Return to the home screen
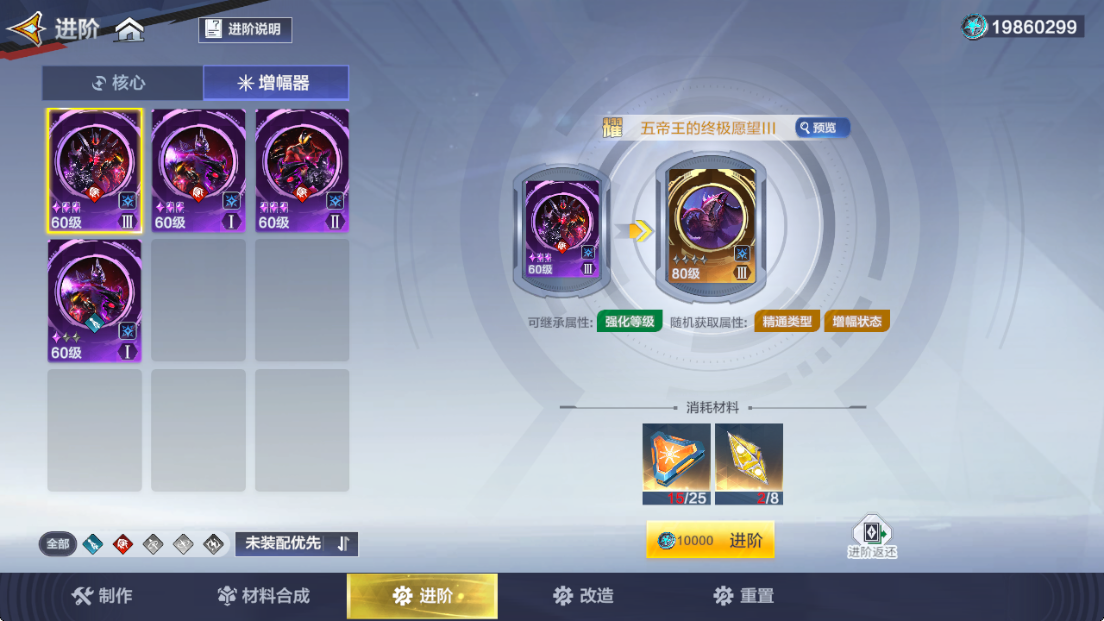 pos(130,30)
